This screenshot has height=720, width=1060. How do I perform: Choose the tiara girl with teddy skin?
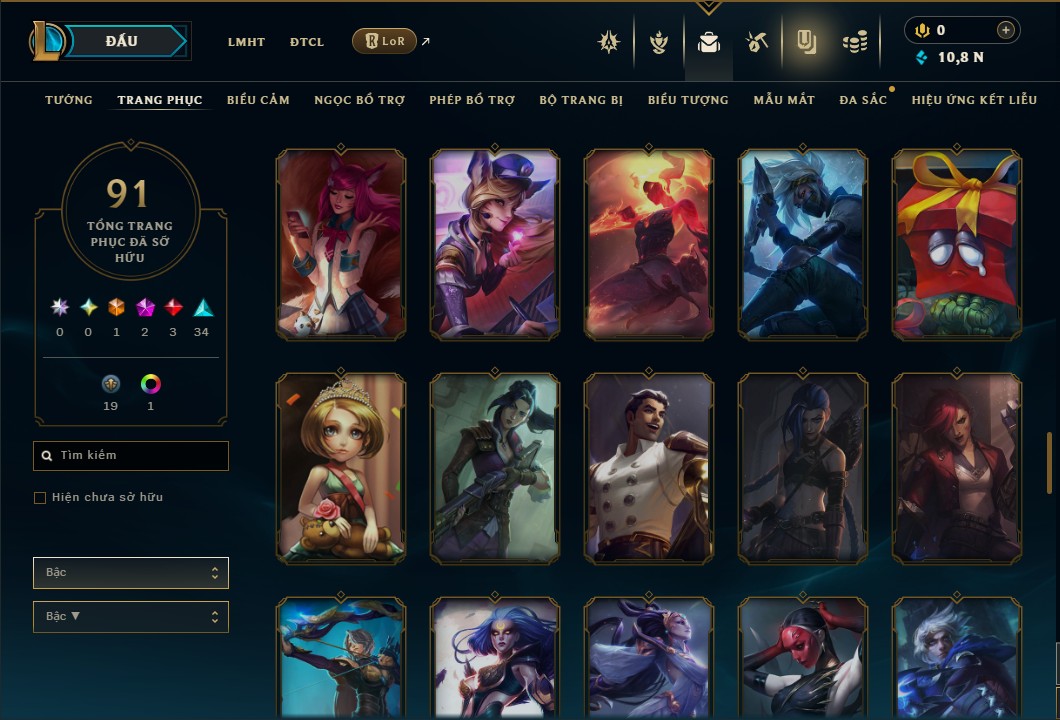pos(341,469)
